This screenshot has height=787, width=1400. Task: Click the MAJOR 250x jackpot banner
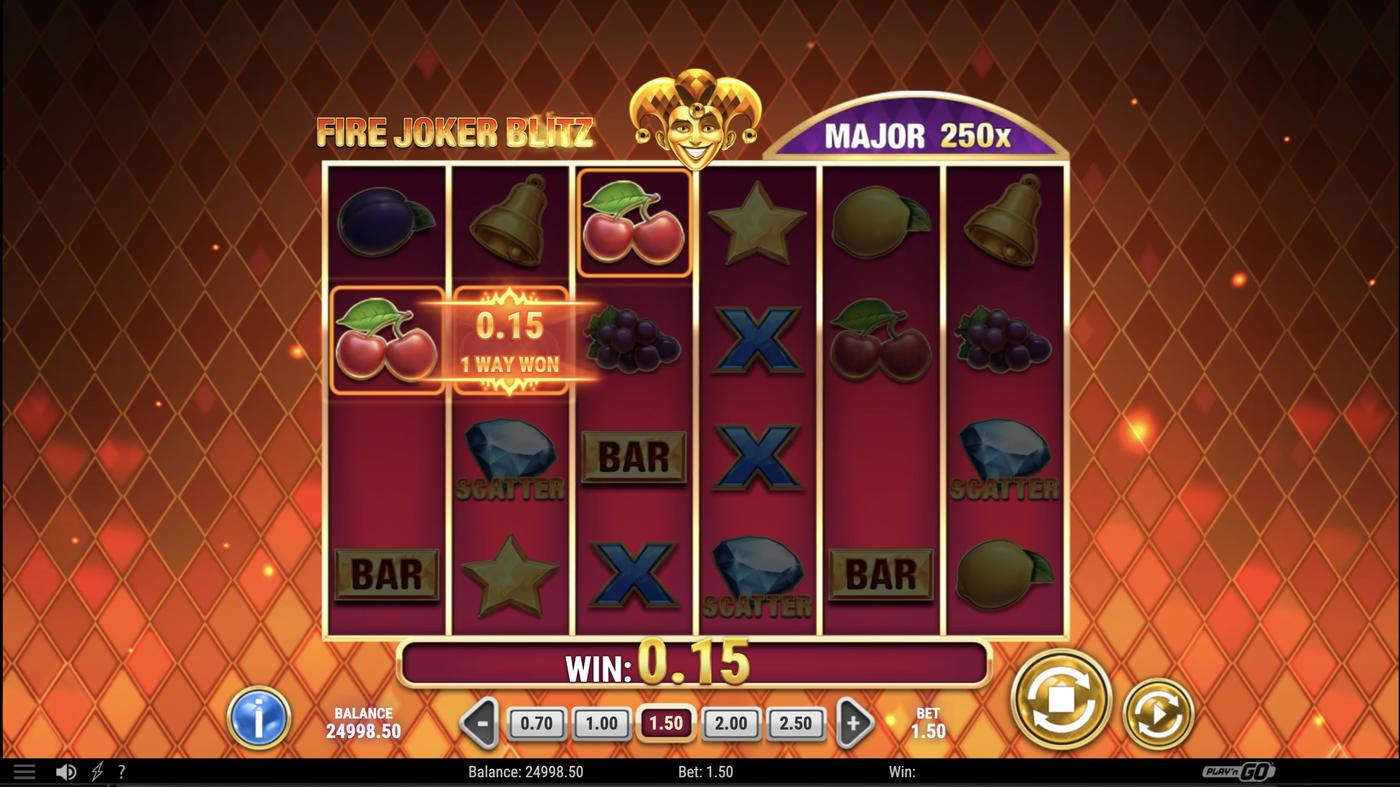[x=916, y=133]
